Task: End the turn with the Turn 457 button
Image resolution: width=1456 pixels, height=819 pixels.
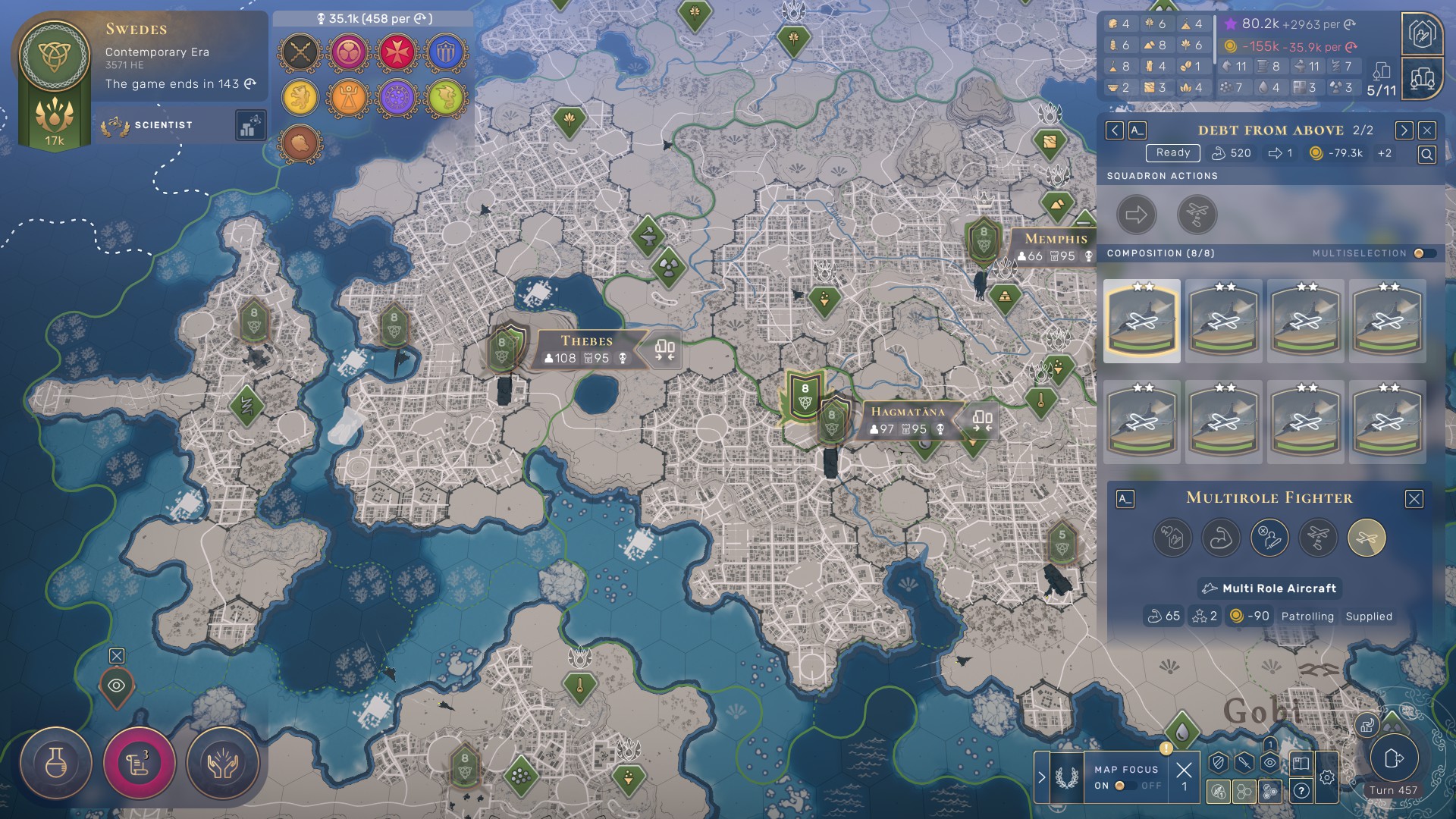Action: coord(1393,759)
